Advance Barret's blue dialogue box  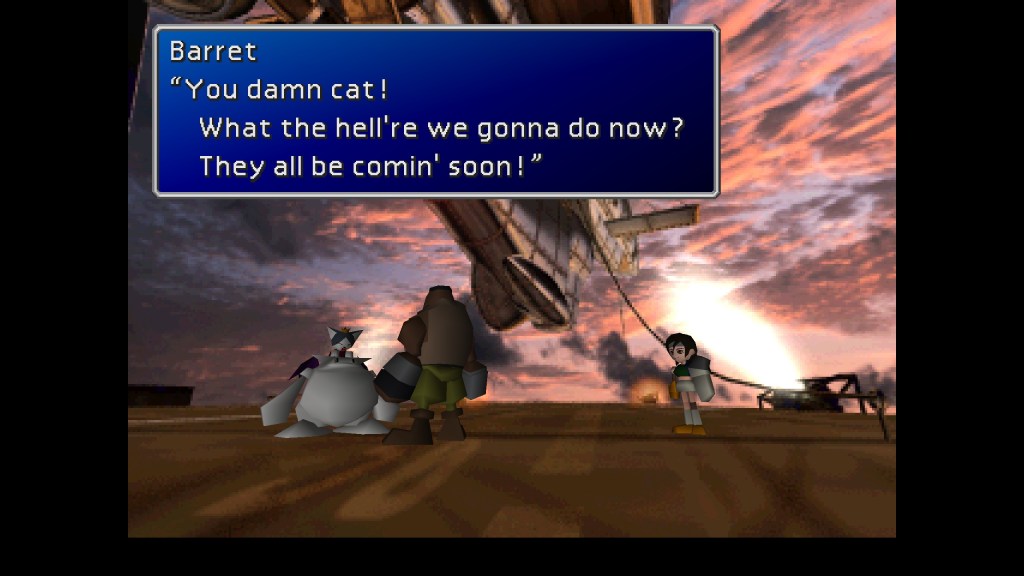435,111
